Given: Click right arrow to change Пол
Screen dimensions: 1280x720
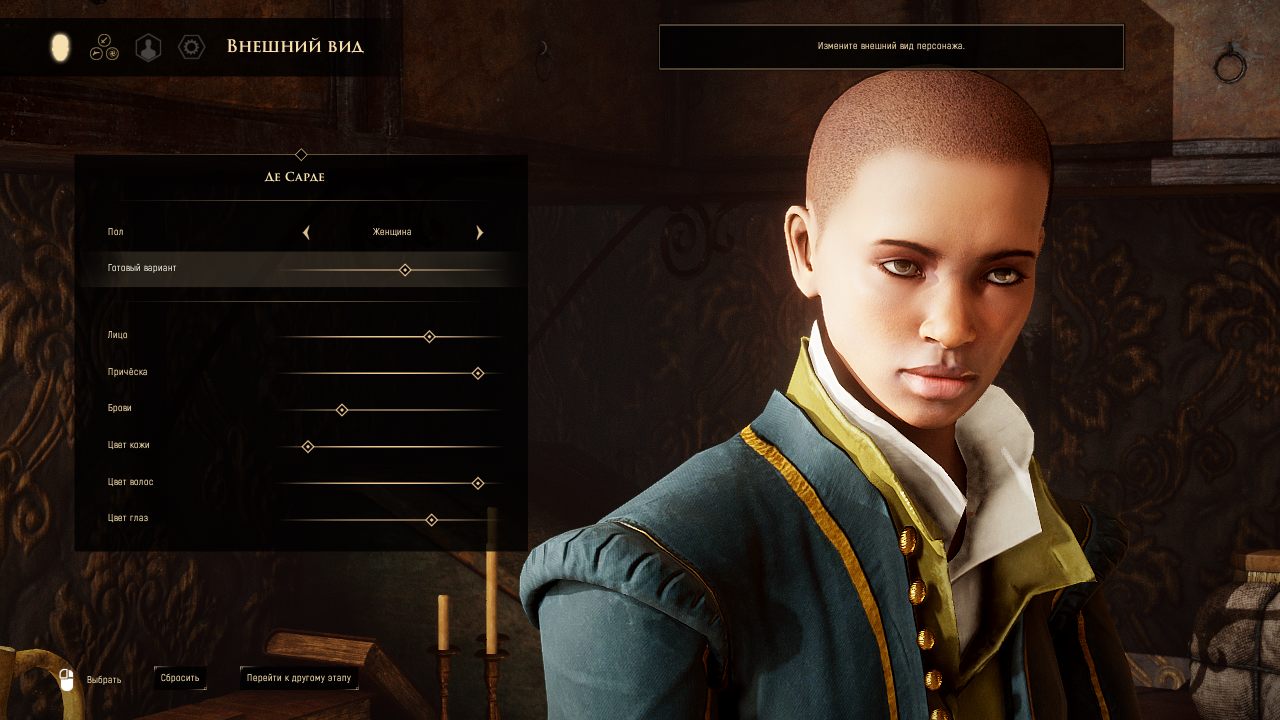Looking at the screenshot, I should (x=480, y=232).
